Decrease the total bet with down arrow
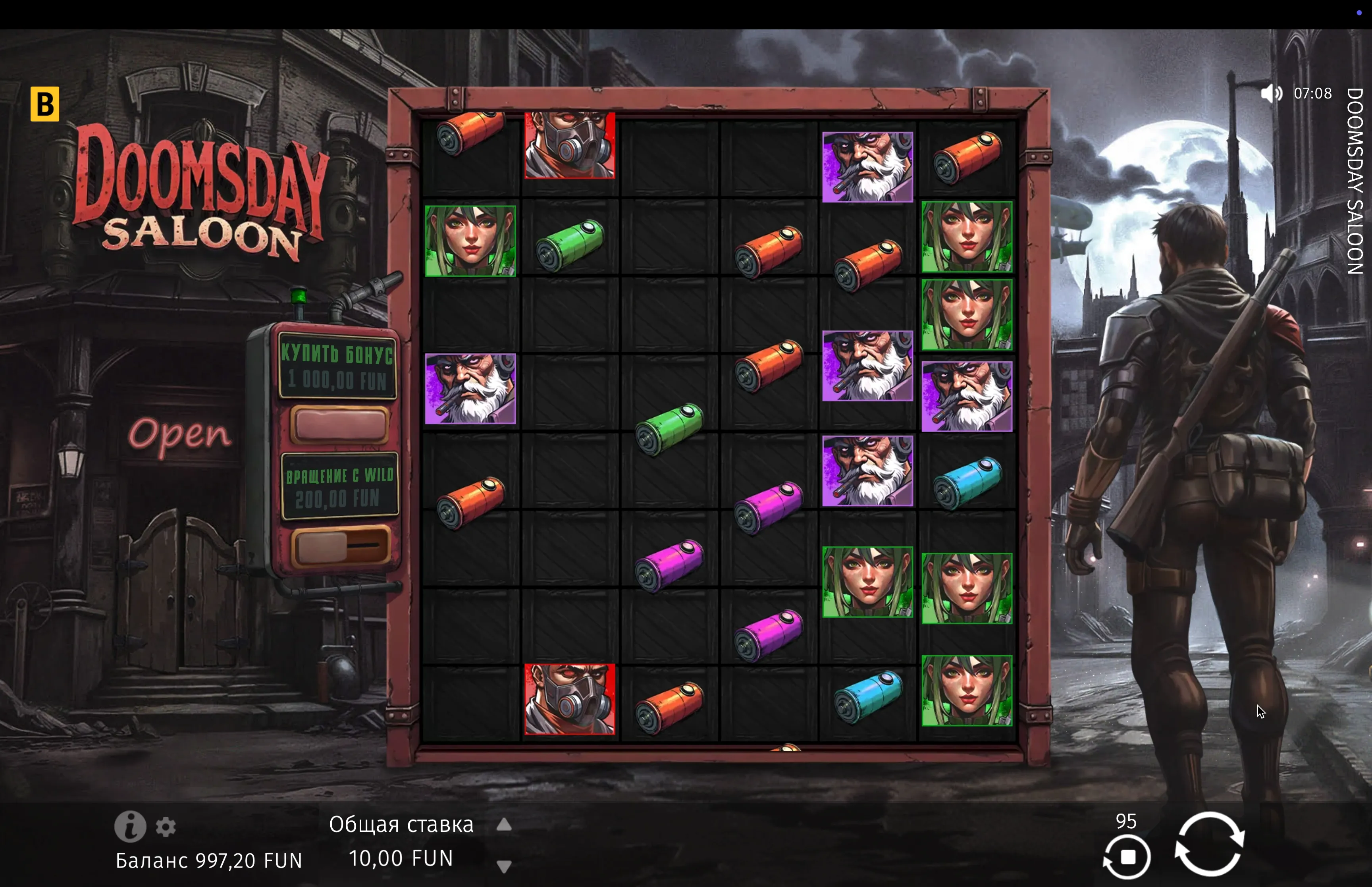This screenshot has height=887, width=1372. pos(504,866)
